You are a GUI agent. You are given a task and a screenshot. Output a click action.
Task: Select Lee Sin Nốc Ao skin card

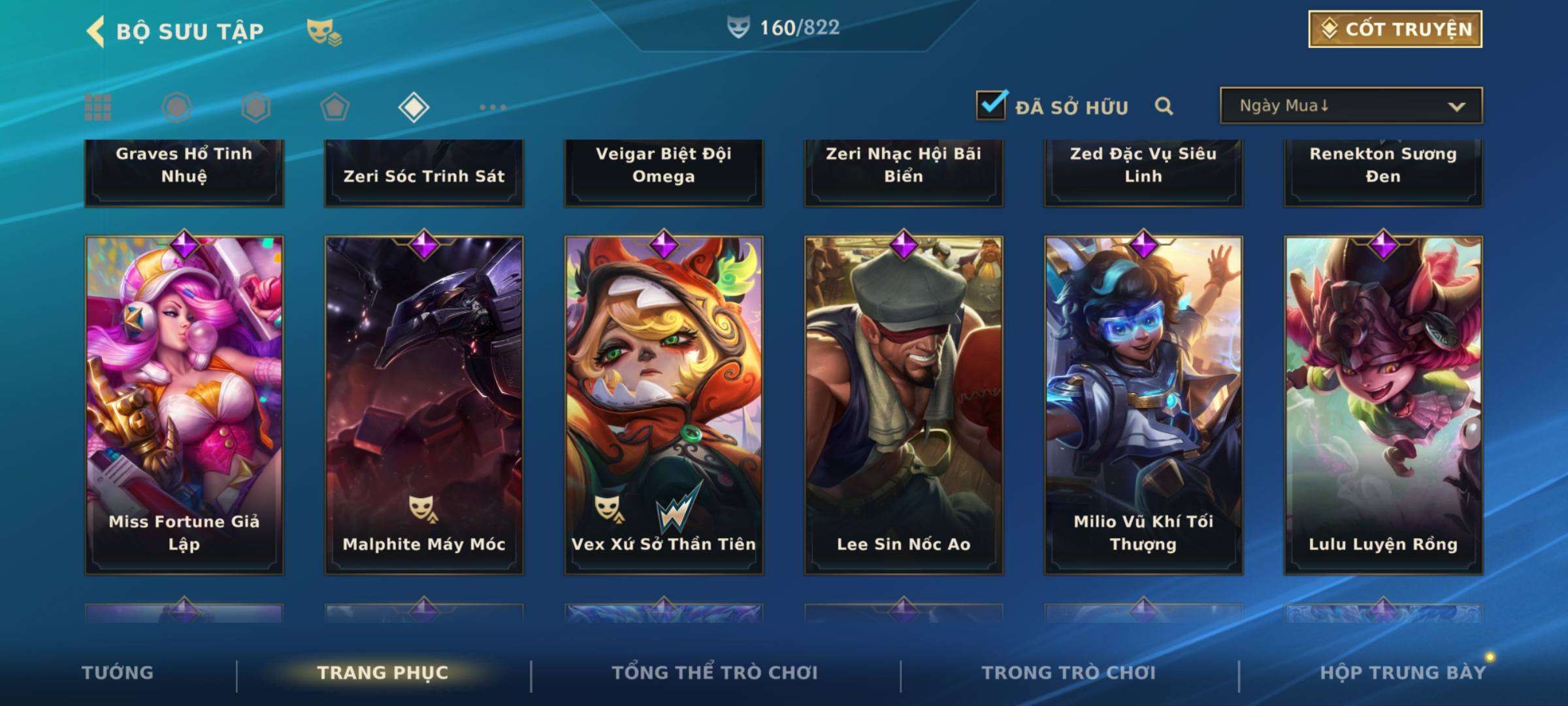904,405
